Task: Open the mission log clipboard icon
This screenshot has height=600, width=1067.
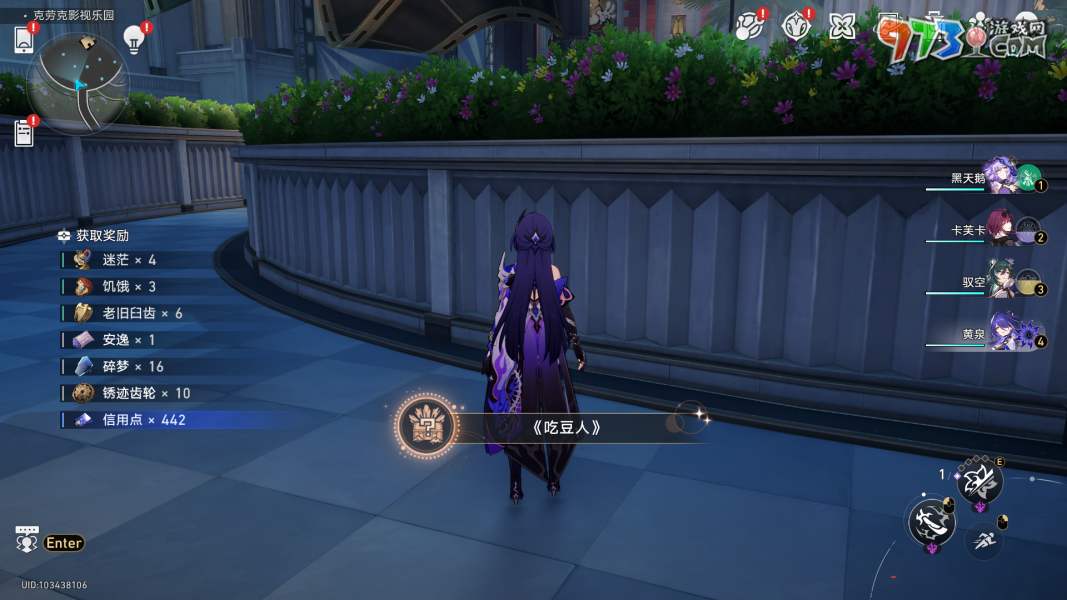Action: click(24, 132)
